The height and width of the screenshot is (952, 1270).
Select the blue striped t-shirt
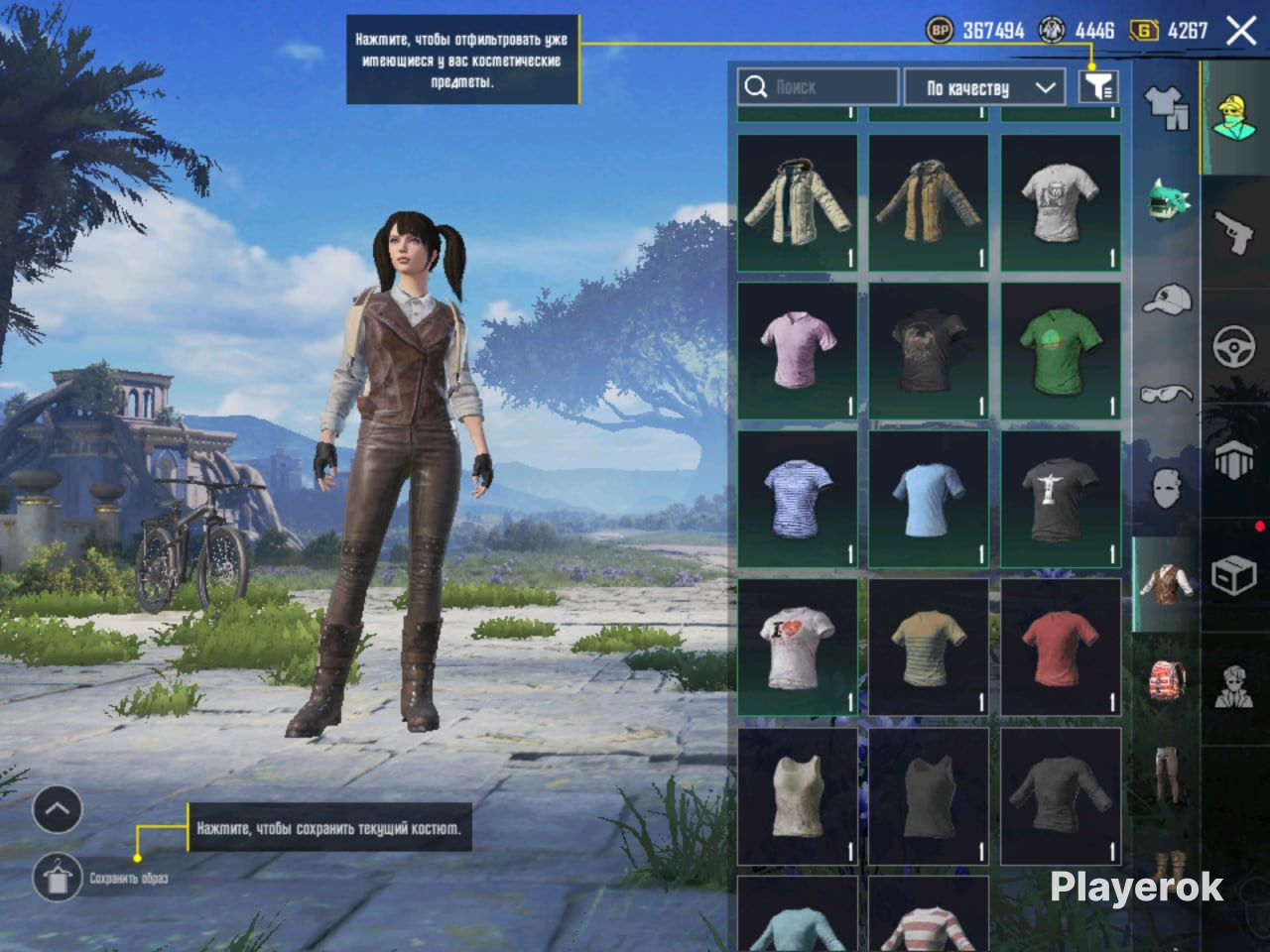click(x=797, y=499)
